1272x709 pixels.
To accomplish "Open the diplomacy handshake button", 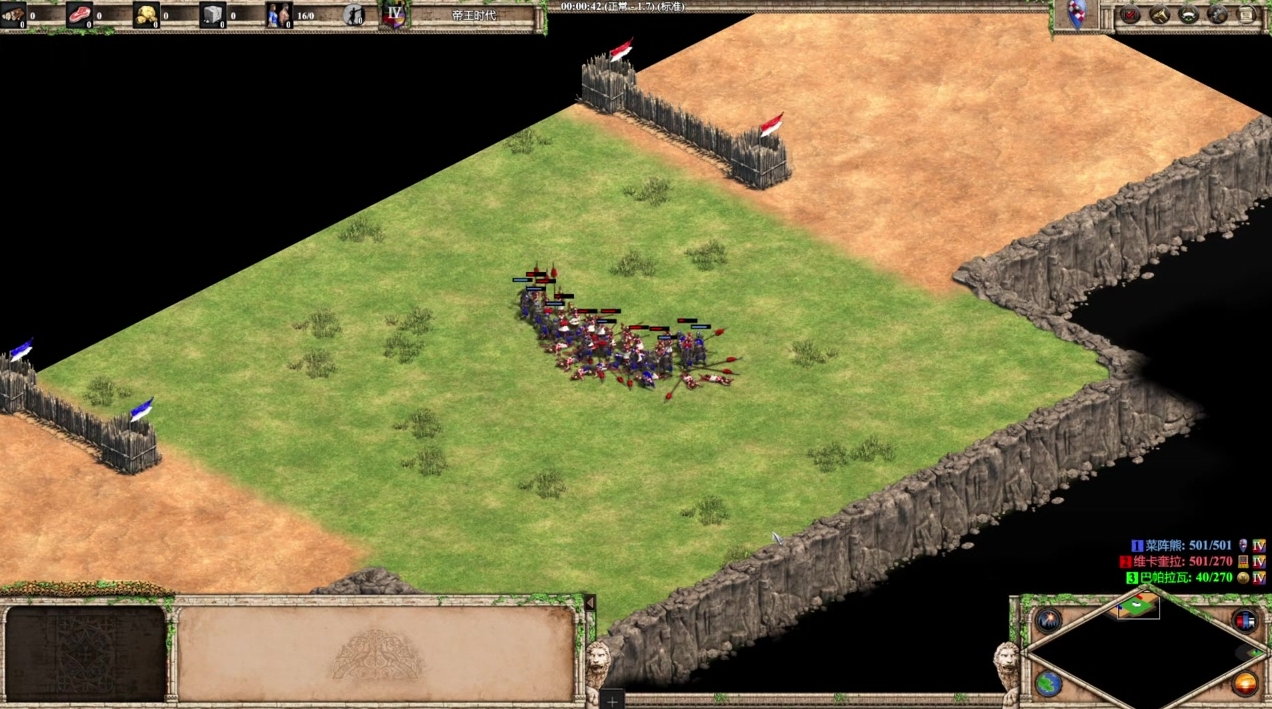I will (x=1189, y=15).
